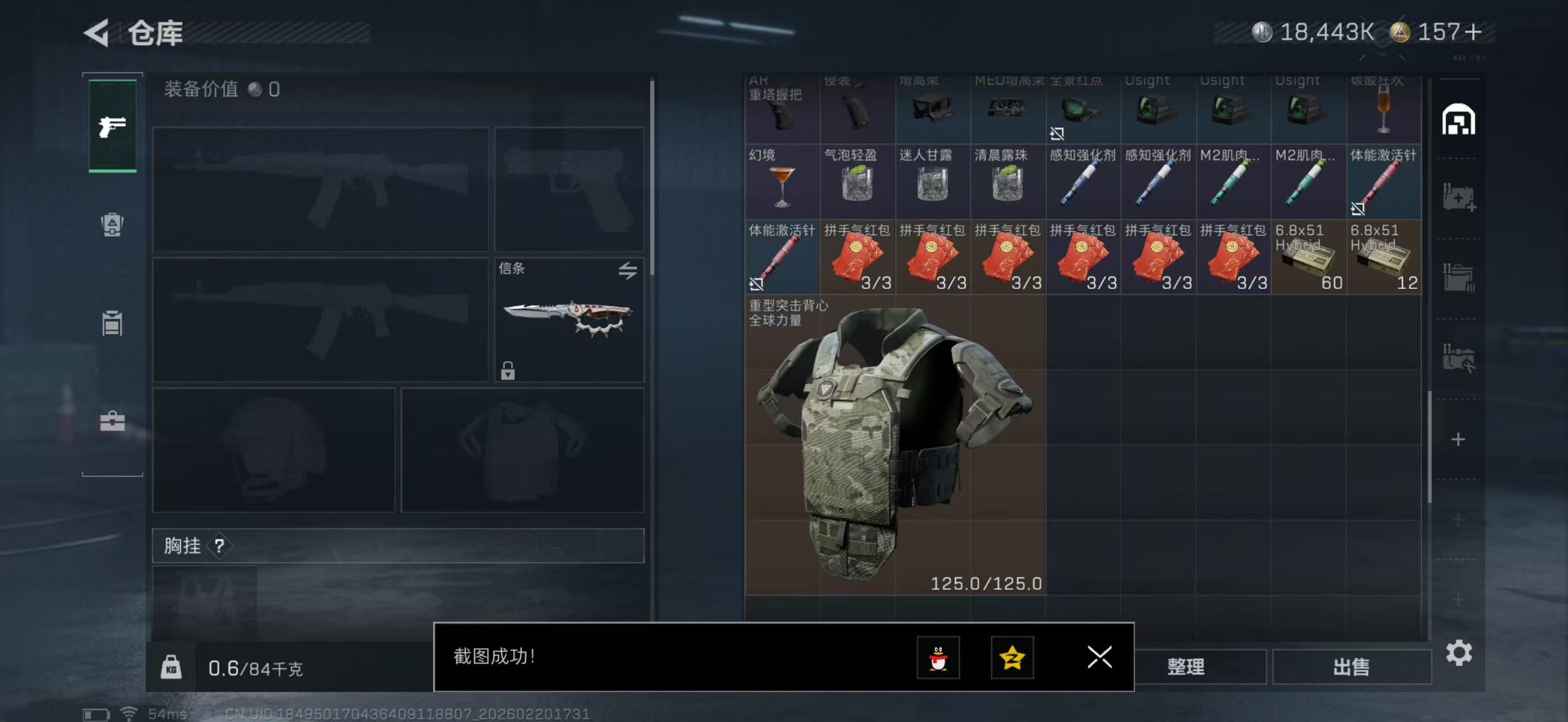The width and height of the screenshot is (1568, 722).
Task: Go back from the 仓库 warehouse screen
Action: coord(96,32)
